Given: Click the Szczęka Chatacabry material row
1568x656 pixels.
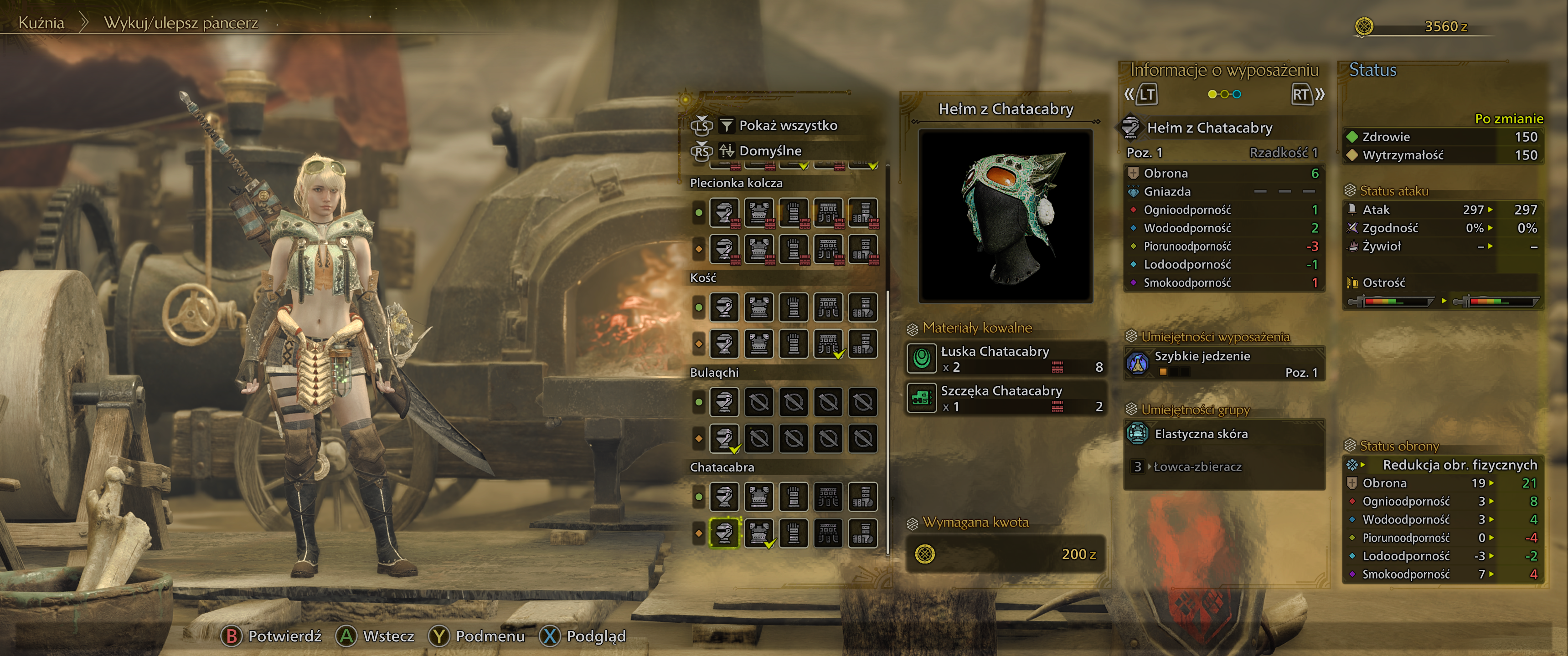Looking at the screenshot, I should tap(1005, 398).
